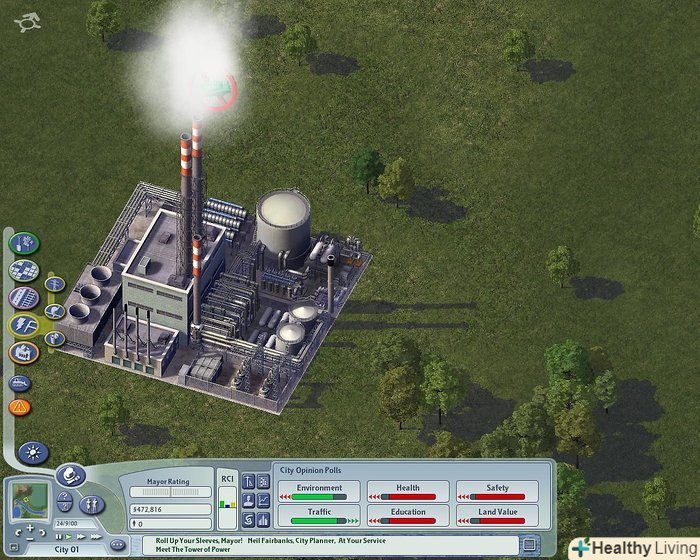The height and width of the screenshot is (560, 700).
Task: View the Traffic opinion poll
Action: (x=319, y=515)
